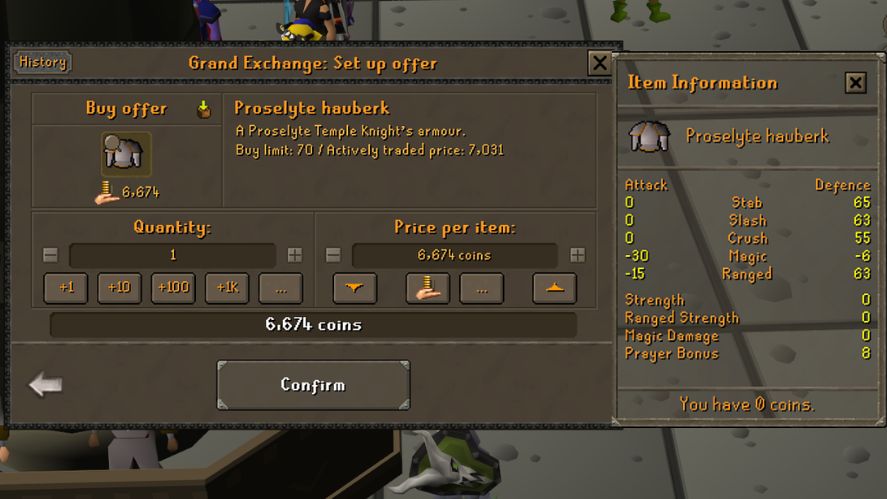
Task: Lower the price with the down-arrow button
Action: point(354,288)
